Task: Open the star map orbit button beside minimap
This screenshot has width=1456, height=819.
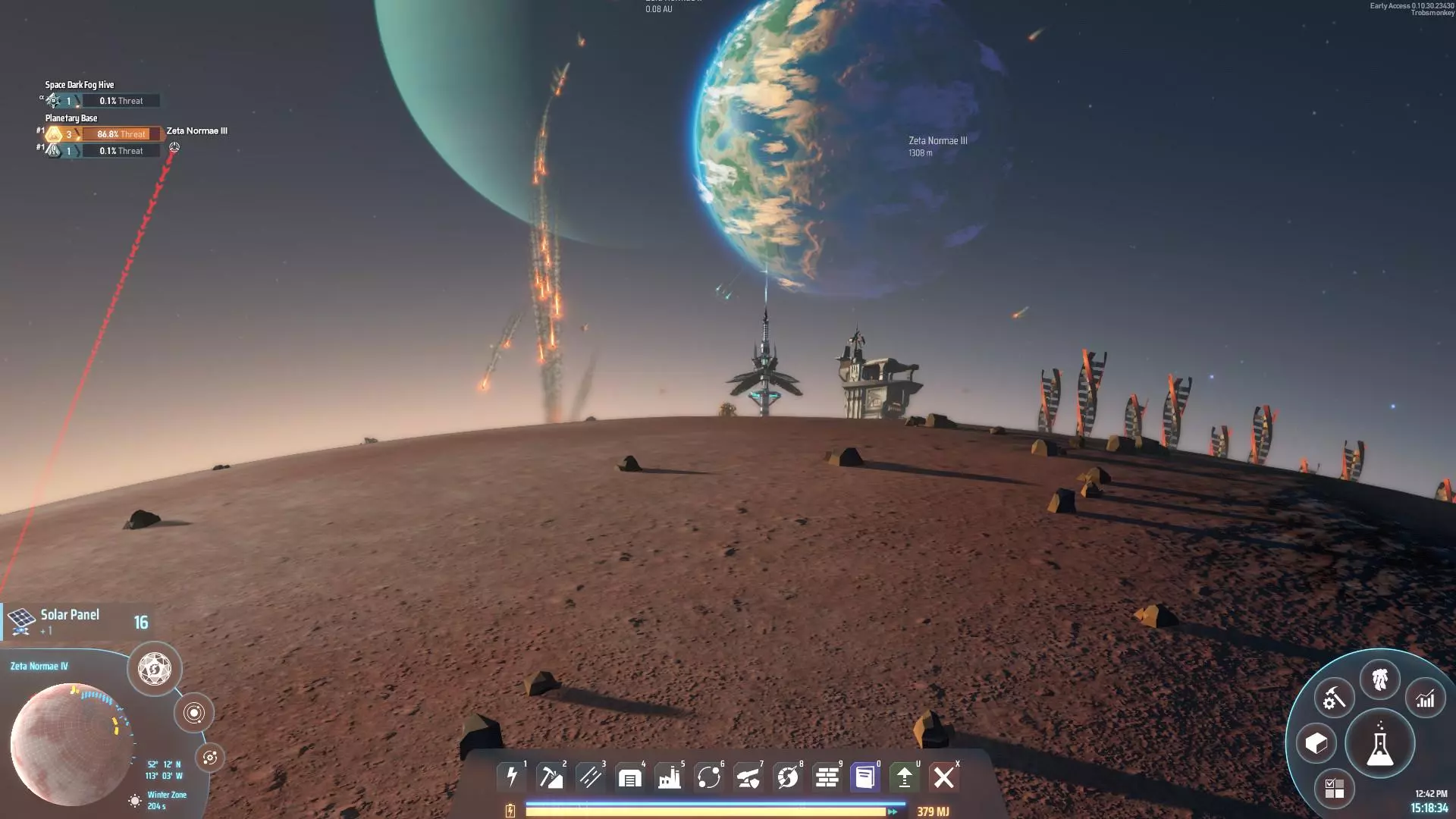Action: point(196,713)
